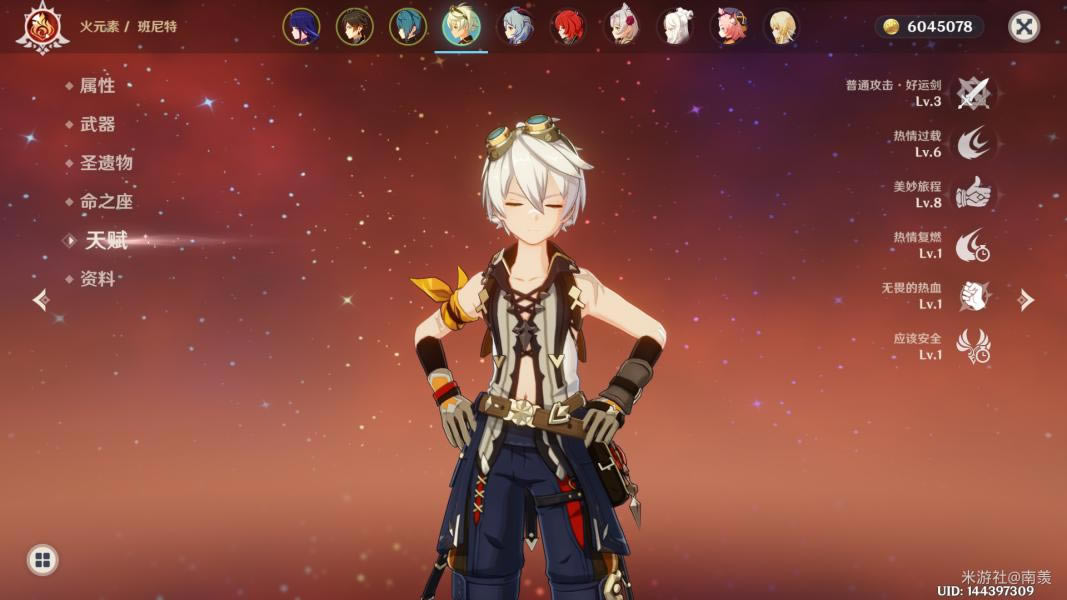Go to the previous character with left arrow
This screenshot has height=600, width=1067.
coord(41,299)
